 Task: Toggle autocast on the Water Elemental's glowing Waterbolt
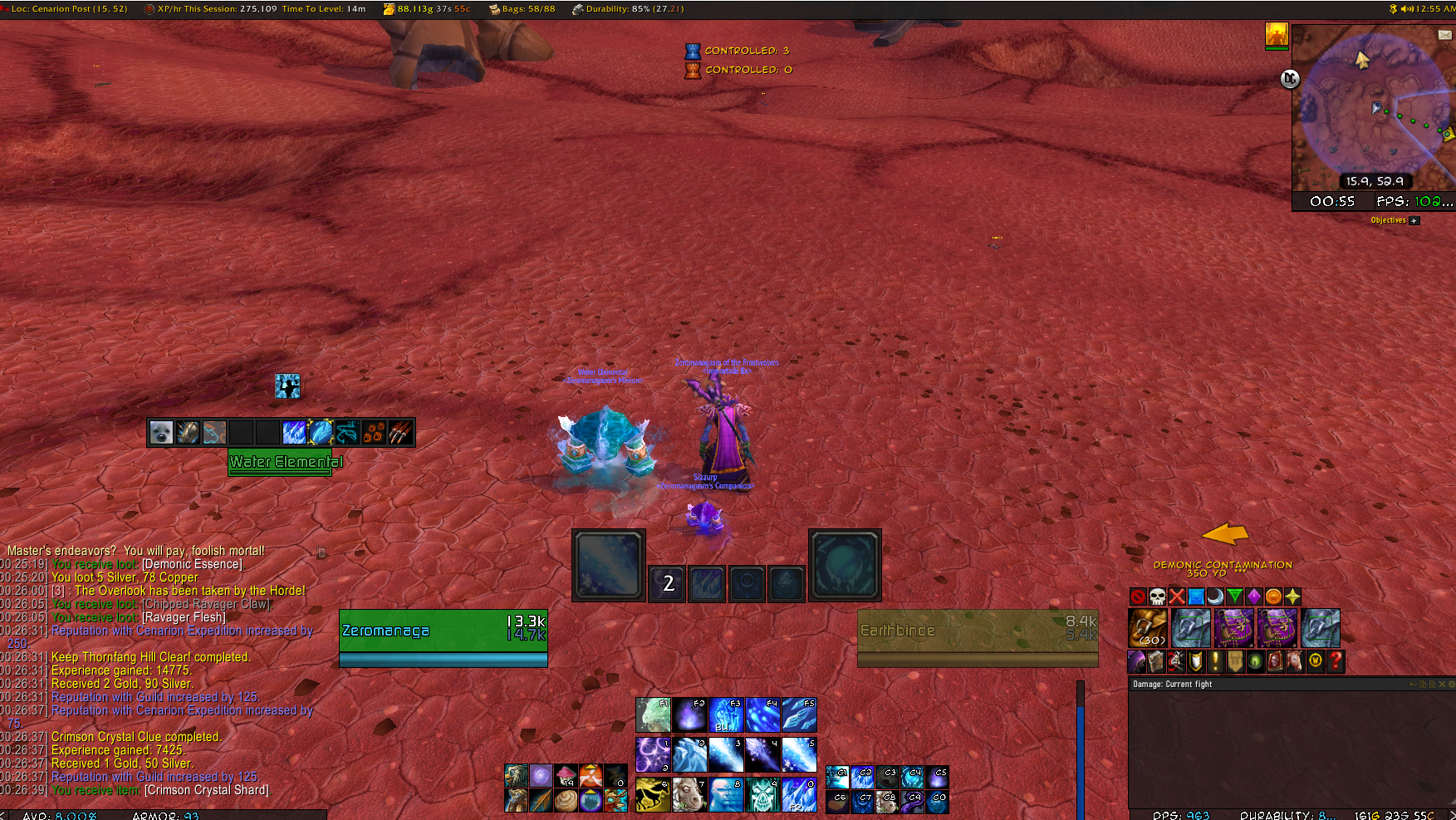click(320, 431)
